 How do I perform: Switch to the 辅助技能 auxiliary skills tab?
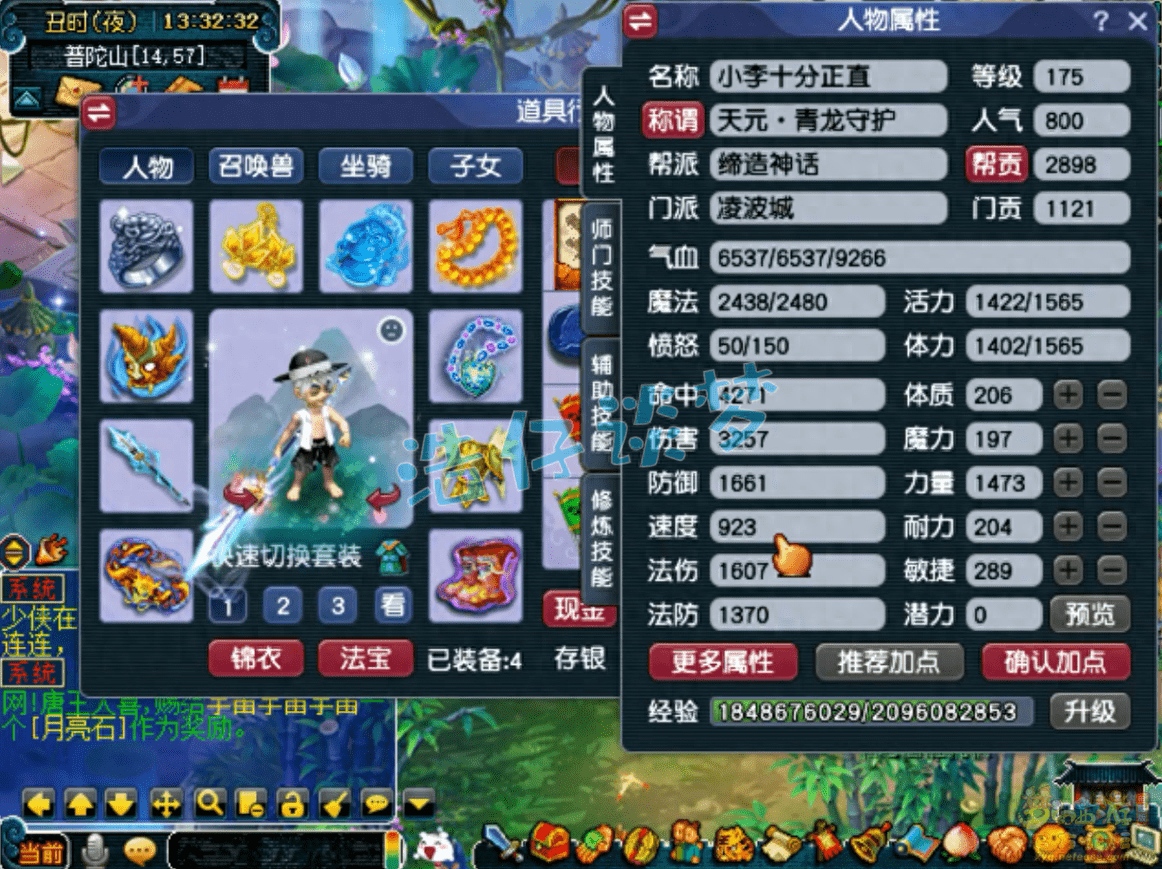coord(601,400)
